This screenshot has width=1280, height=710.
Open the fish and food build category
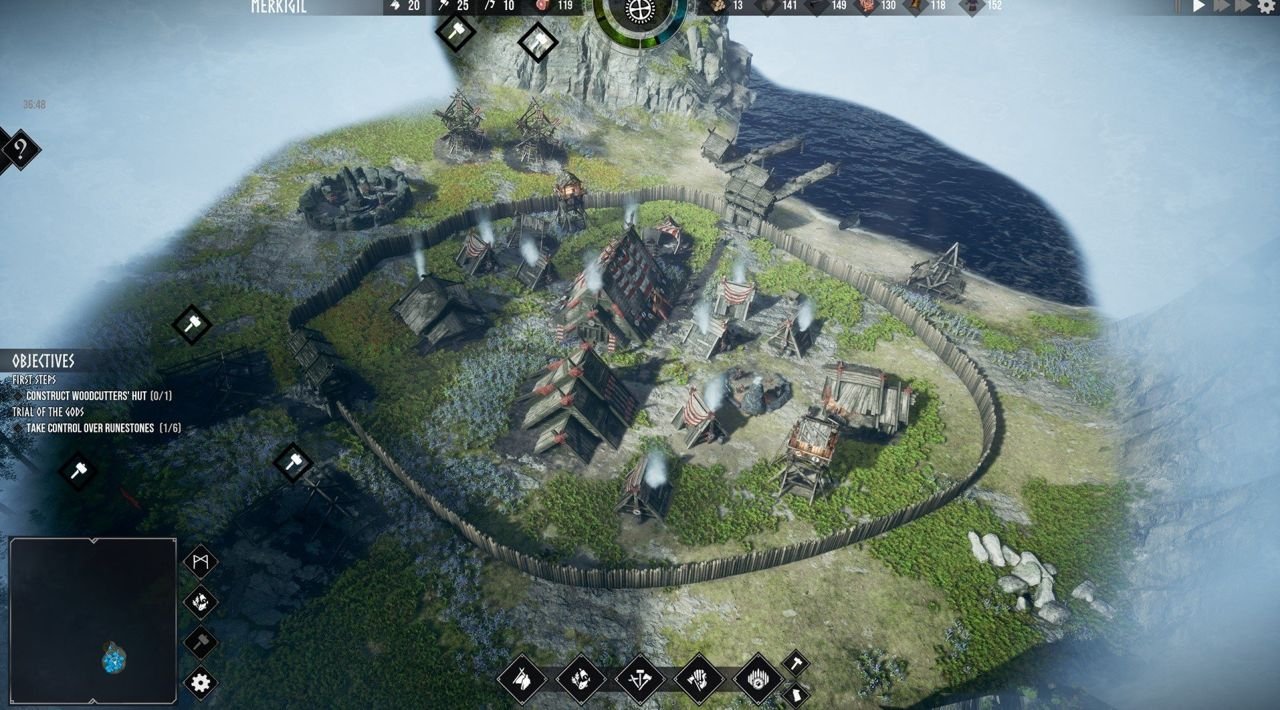point(581,680)
